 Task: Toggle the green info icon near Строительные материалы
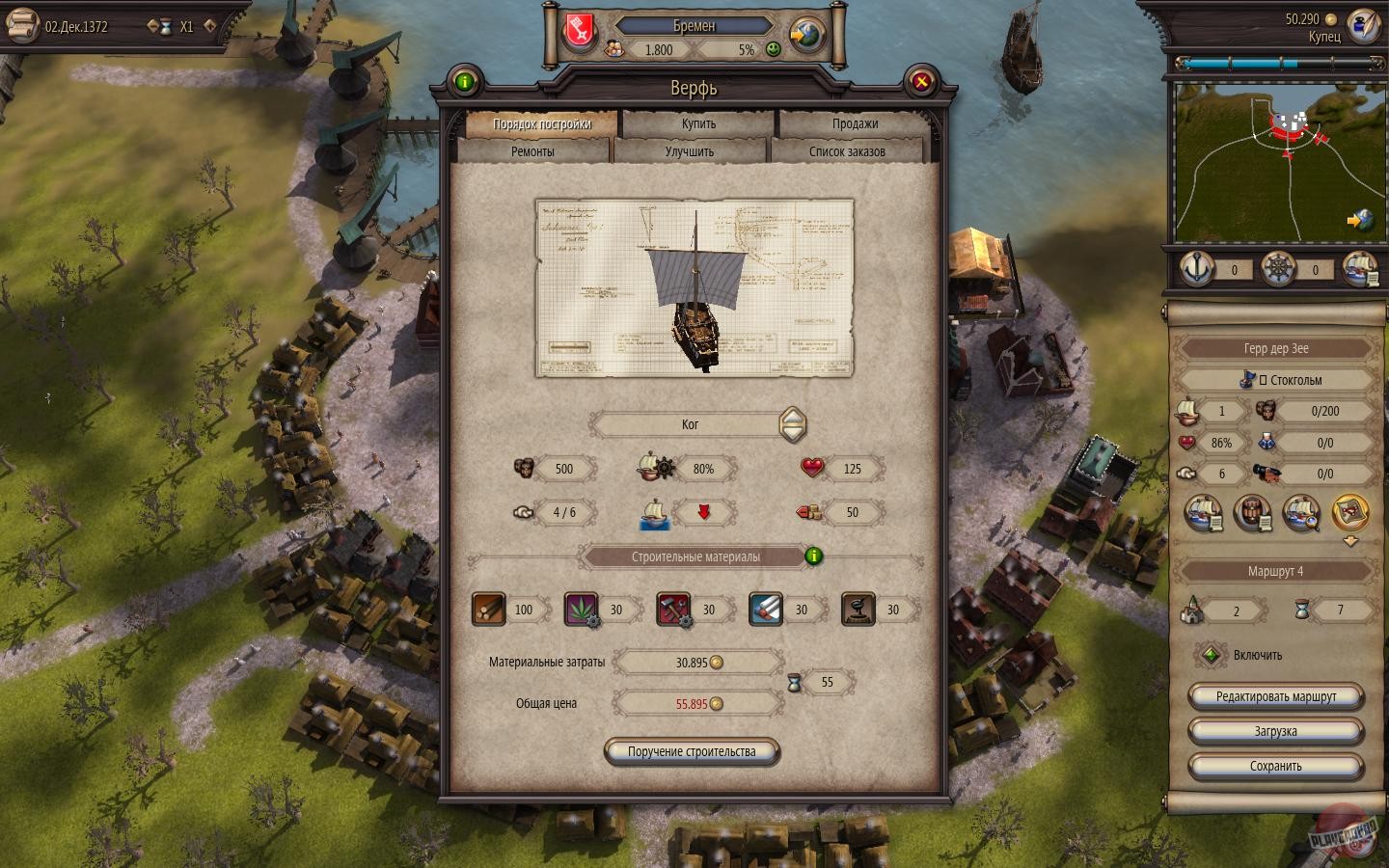pos(812,556)
